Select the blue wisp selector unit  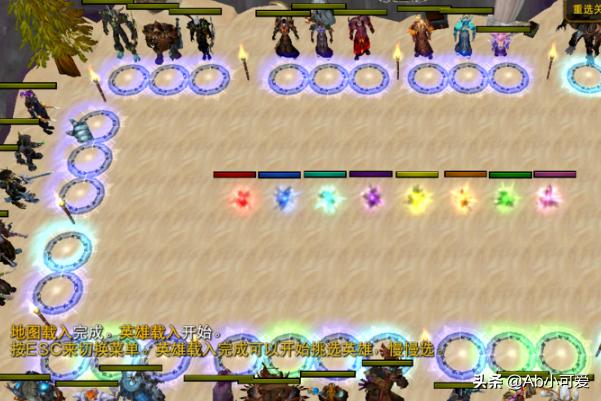click(284, 198)
